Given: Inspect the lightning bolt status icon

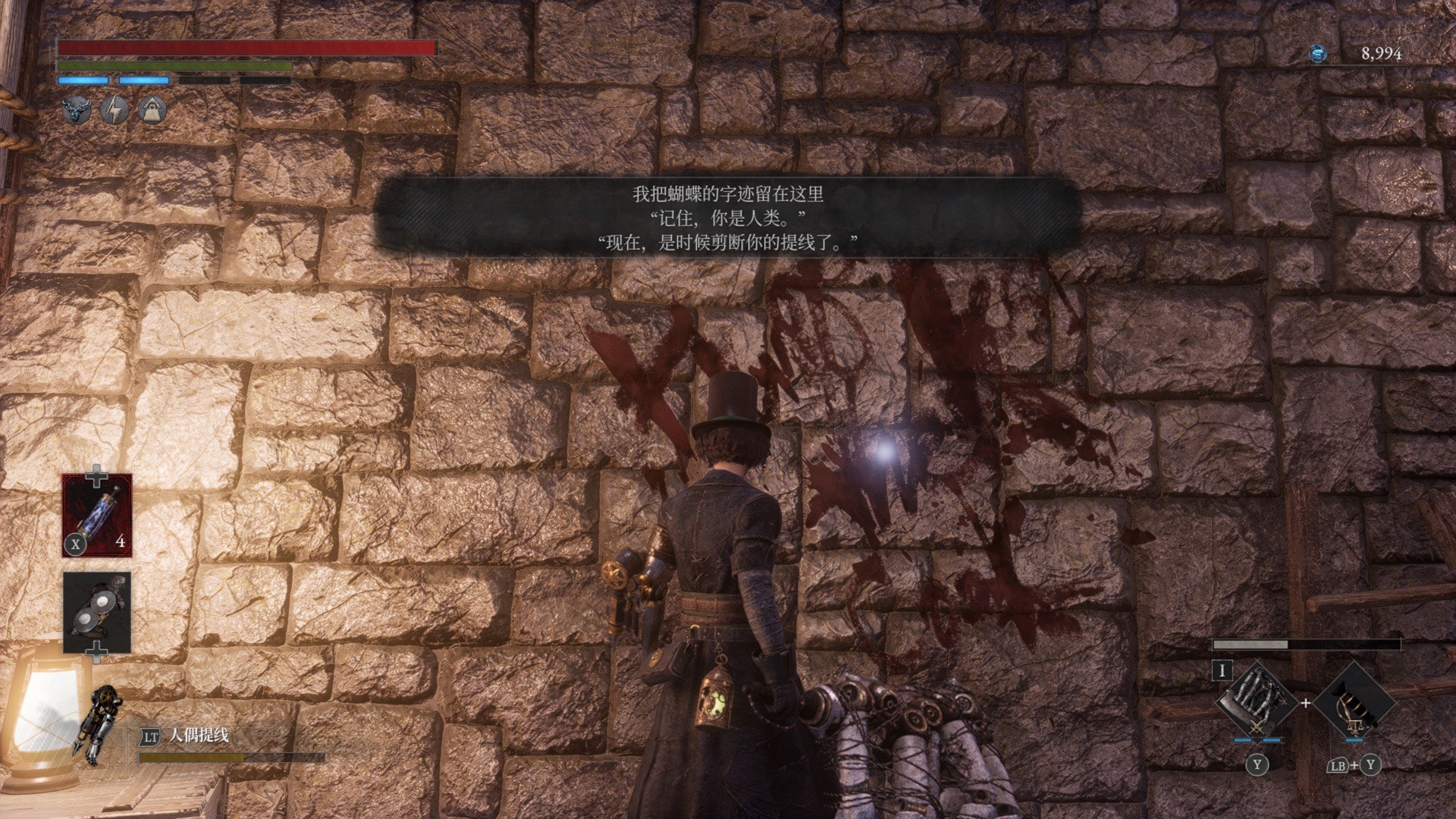Looking at the screenshot, I should point(115,111).
